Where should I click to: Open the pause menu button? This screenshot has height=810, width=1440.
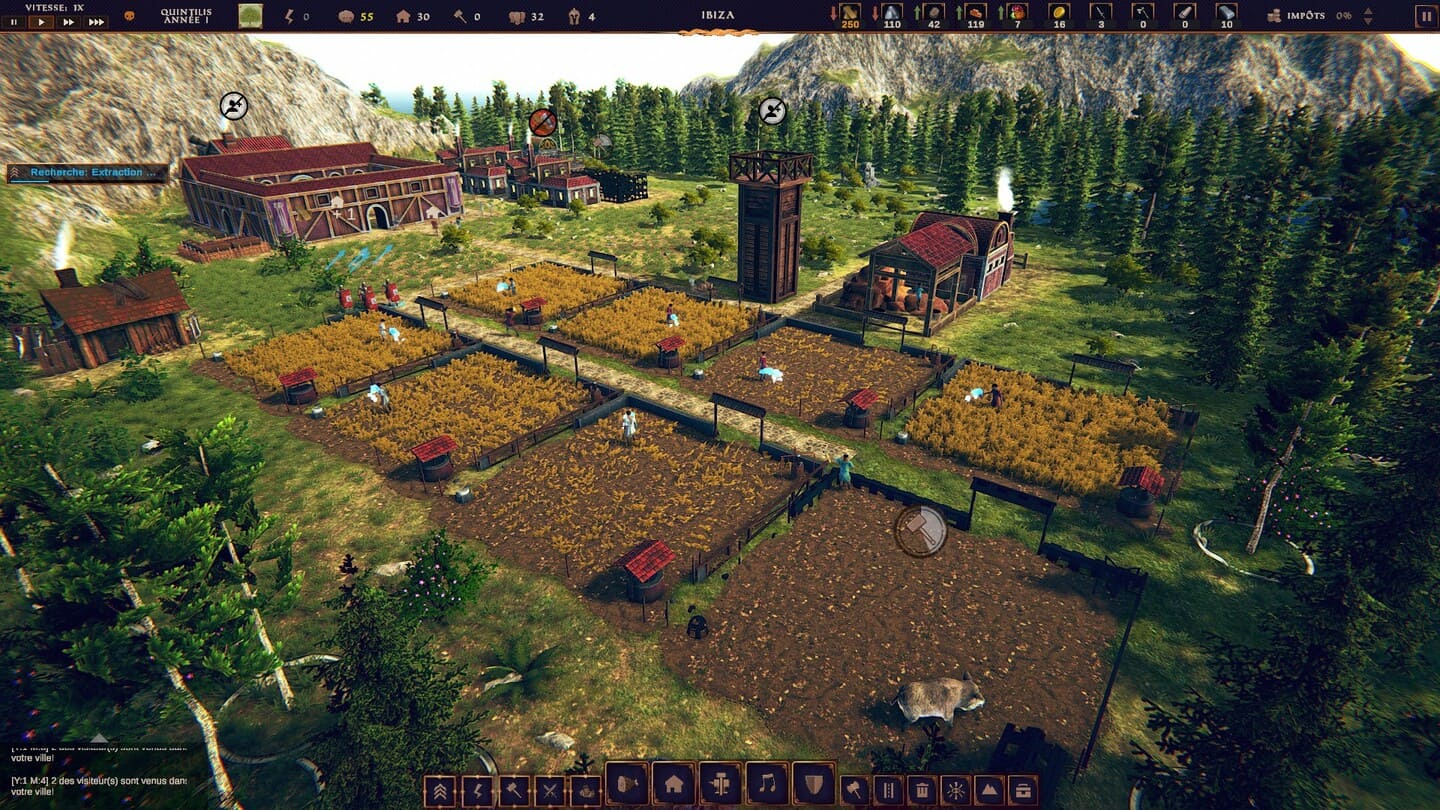[x=1424, y=16]
